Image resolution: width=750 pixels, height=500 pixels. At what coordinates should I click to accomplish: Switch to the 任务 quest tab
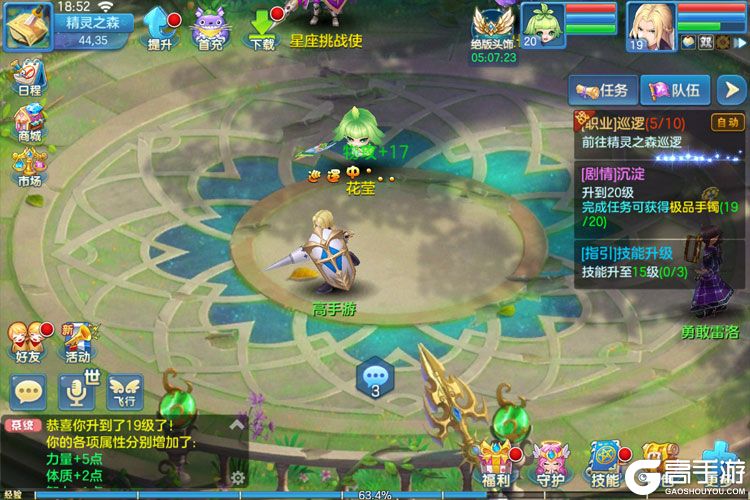tap(603, 90)
